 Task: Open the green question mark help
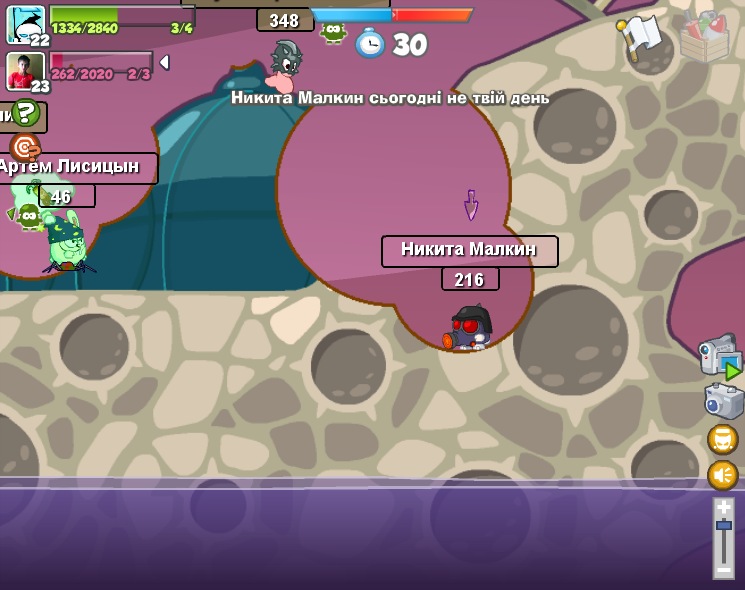[26, 112]
